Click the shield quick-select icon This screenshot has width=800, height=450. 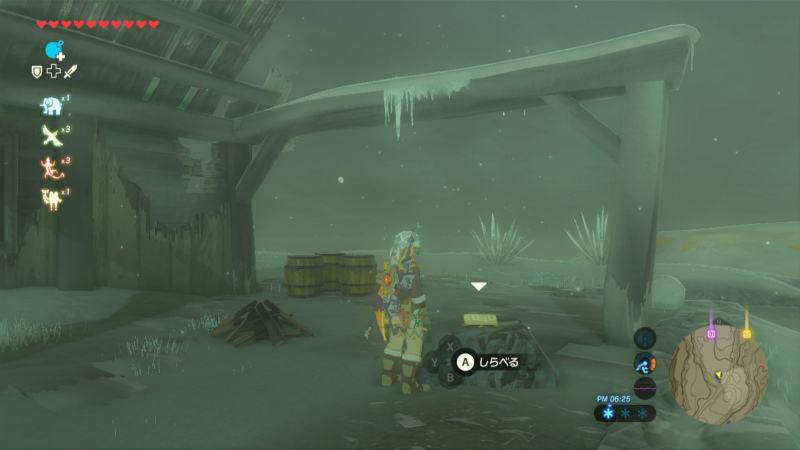point(37,71)
